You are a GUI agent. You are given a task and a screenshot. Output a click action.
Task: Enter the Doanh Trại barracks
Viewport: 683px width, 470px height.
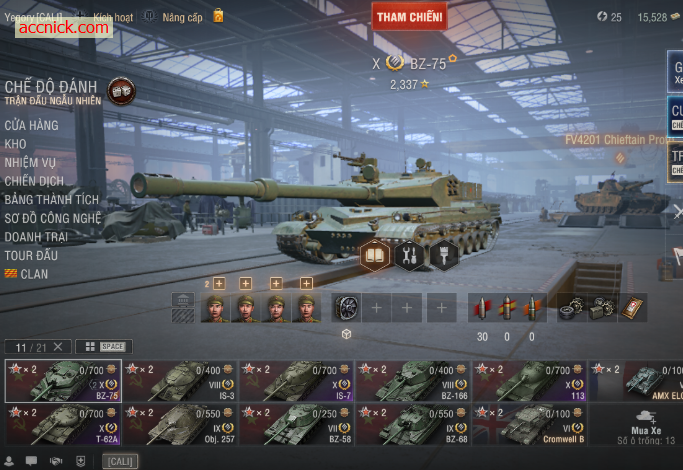[36, 236]
